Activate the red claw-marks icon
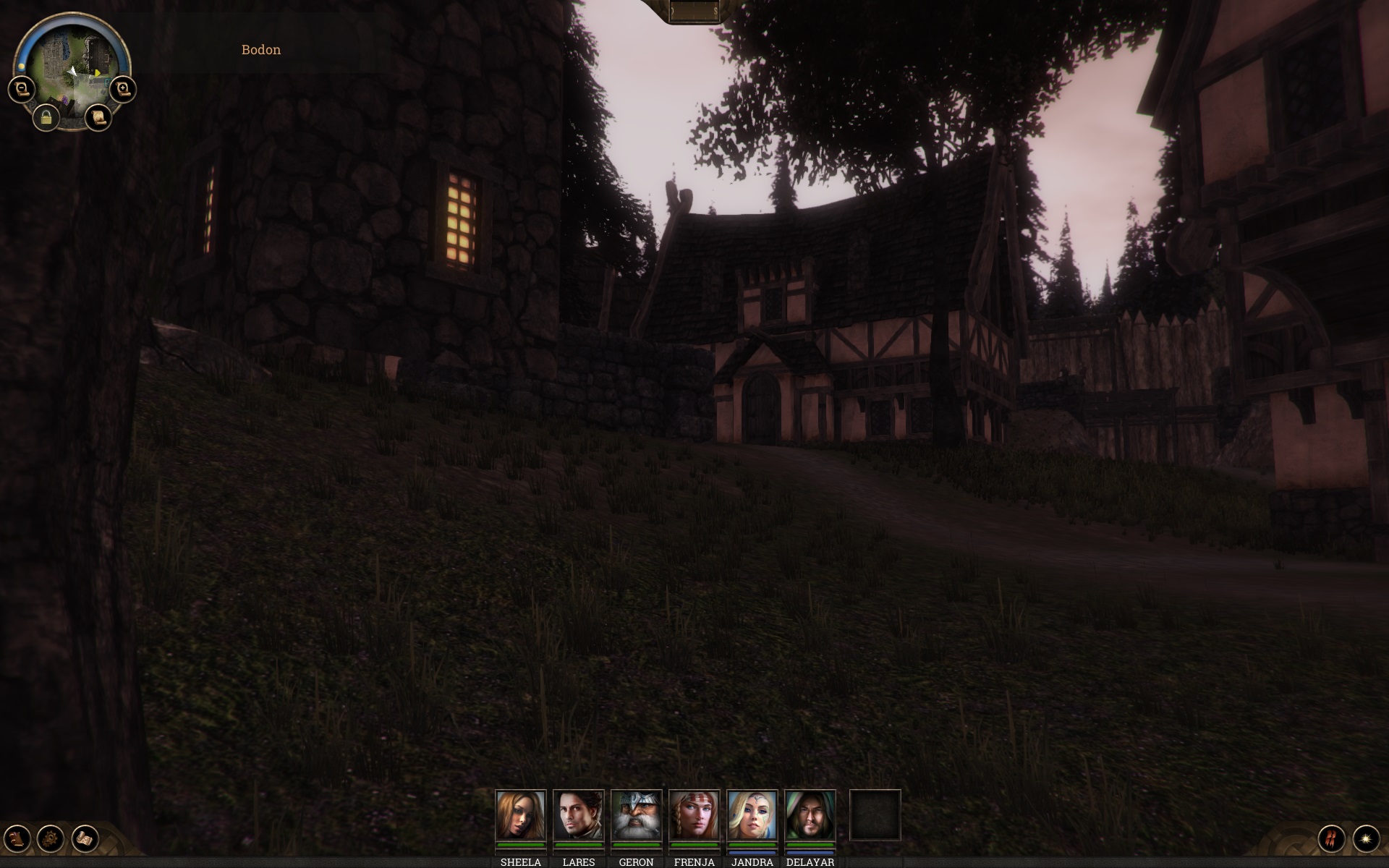 point(1331,838)
